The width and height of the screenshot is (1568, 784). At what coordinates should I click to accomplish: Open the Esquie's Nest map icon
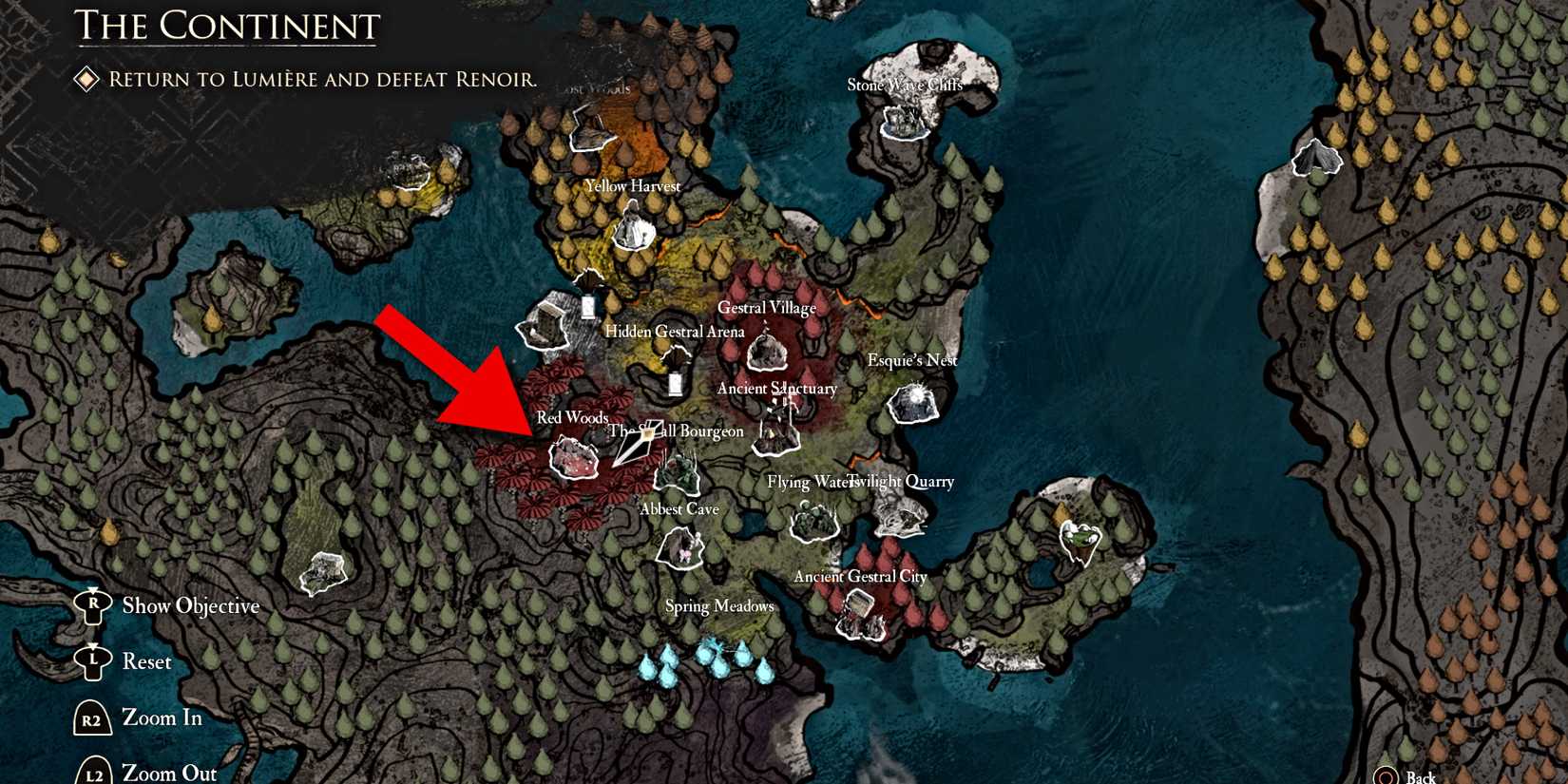[912, 403]
